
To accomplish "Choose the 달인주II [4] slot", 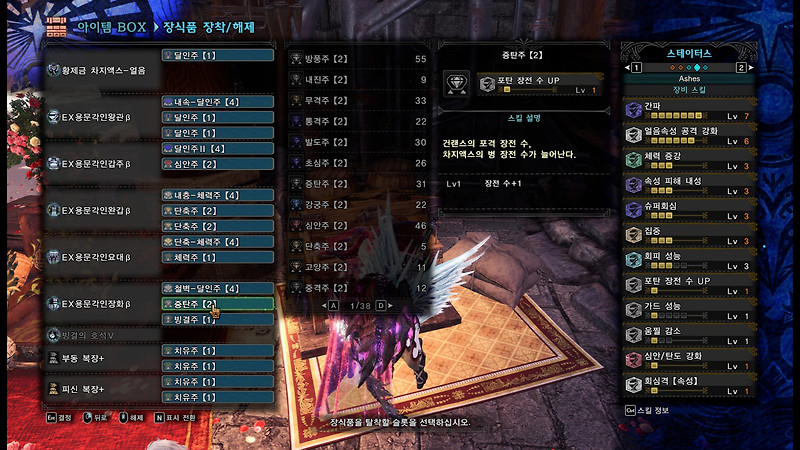I will point(216,148).
